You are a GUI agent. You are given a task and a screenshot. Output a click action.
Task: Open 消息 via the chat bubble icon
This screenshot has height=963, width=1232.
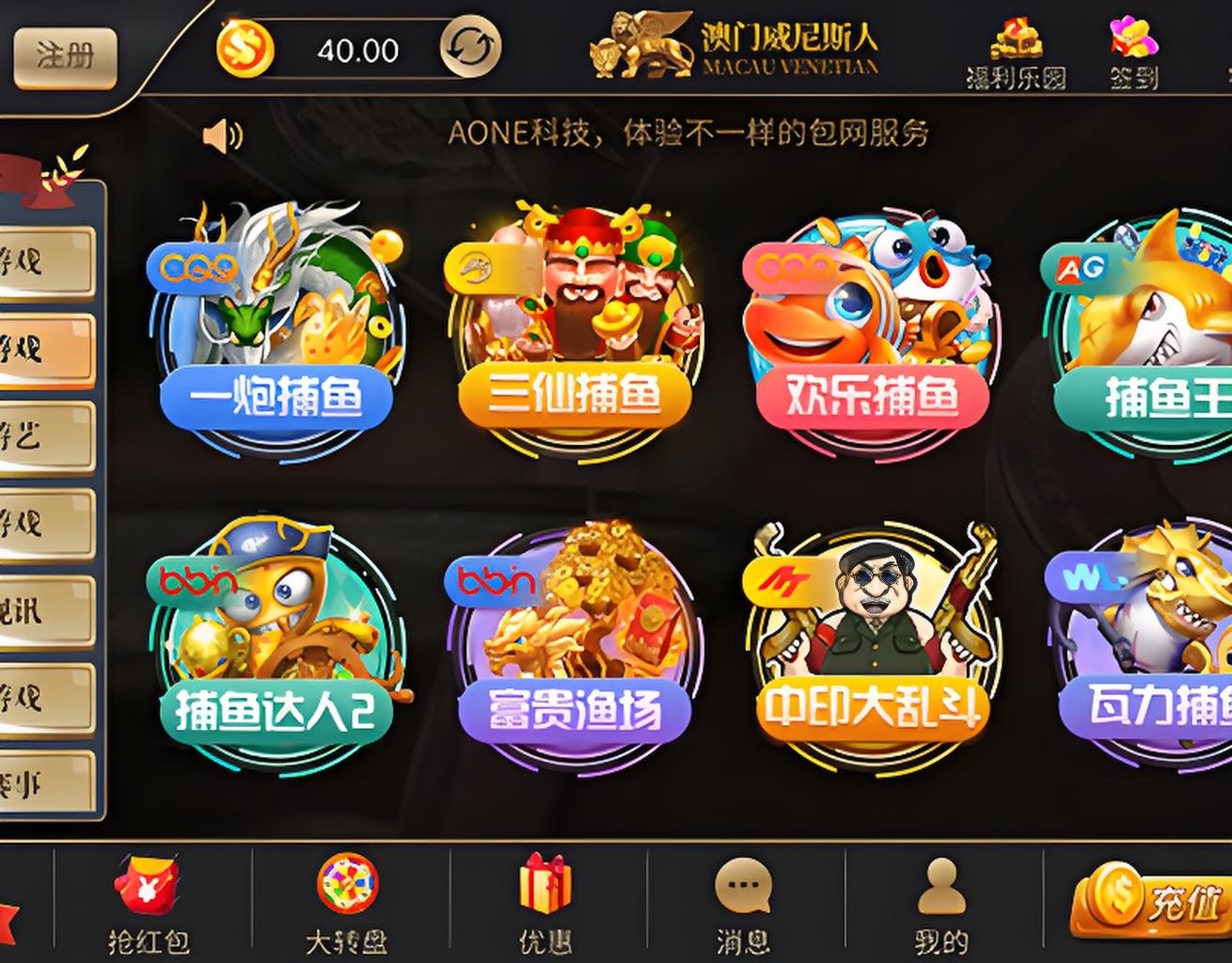743,889
